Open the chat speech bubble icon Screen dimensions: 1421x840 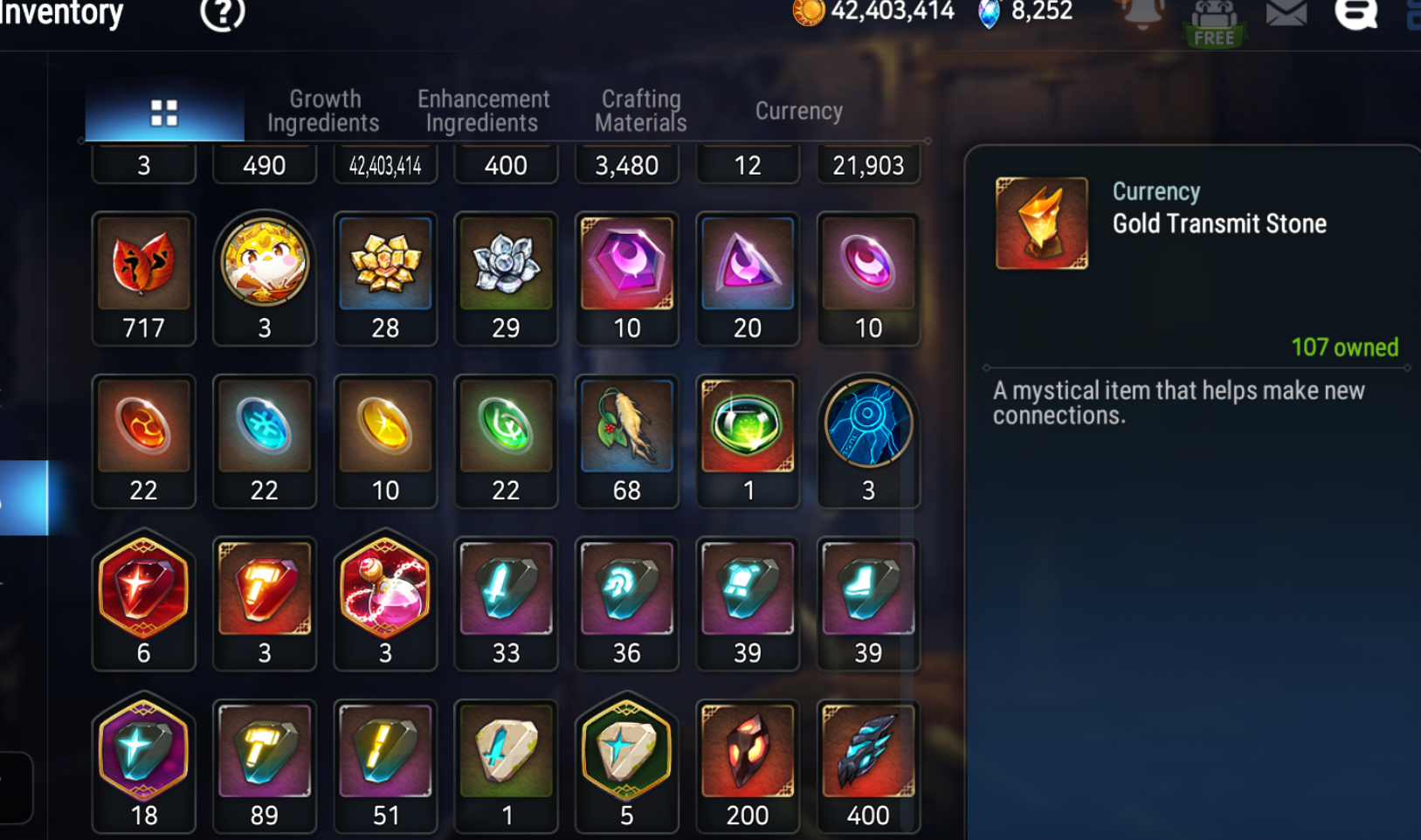pyautogui.click(x=1355, y=14)
